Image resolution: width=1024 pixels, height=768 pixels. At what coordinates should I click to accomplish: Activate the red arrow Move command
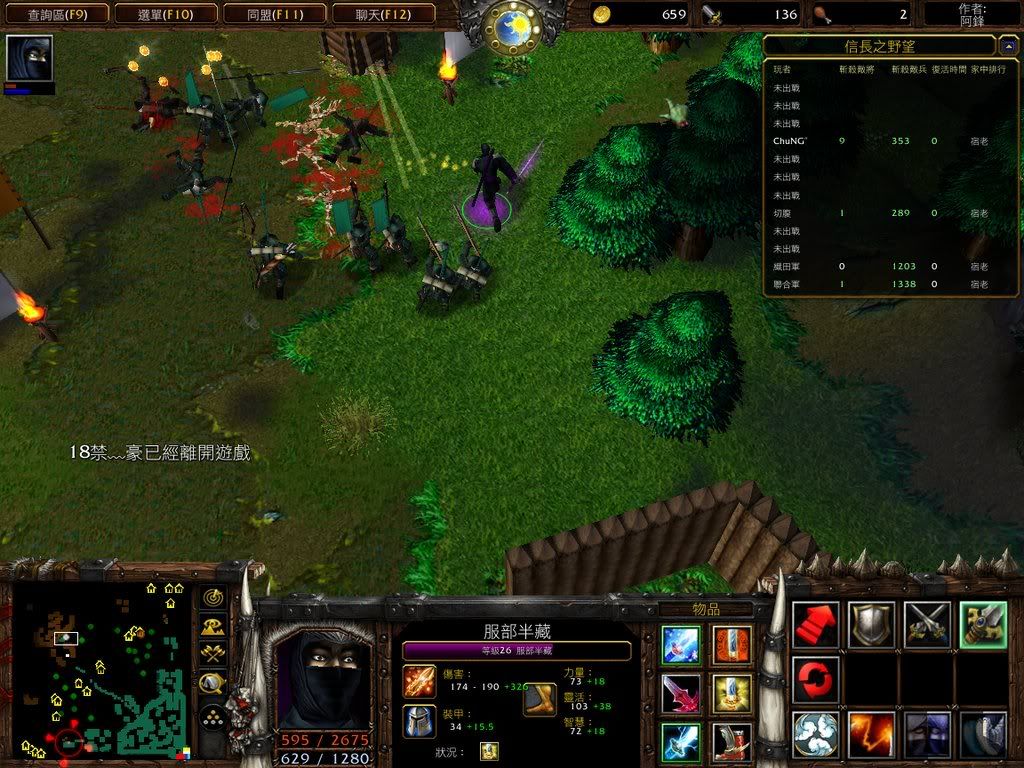click(x=816, y=625)
